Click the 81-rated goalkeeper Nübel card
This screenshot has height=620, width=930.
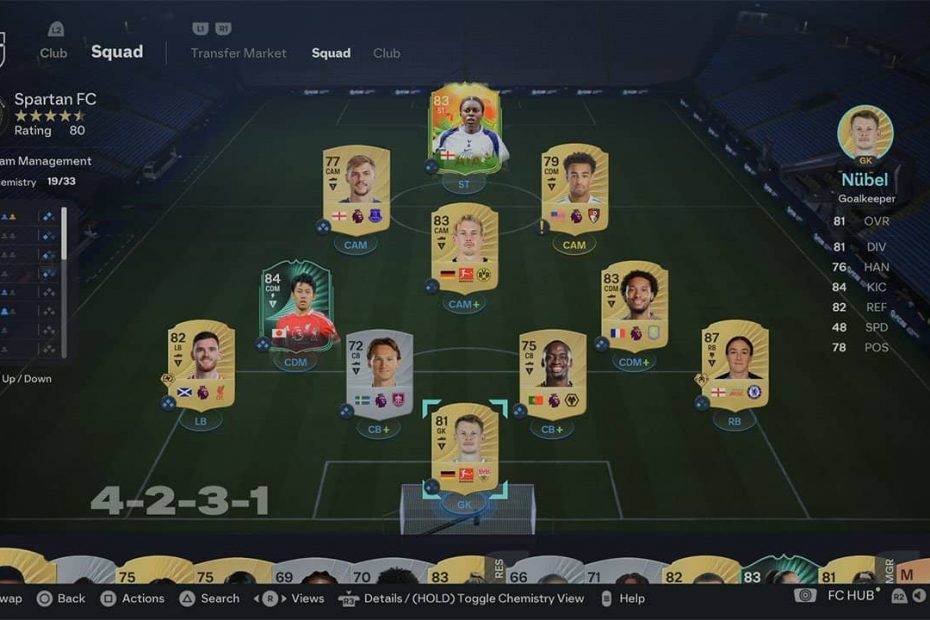(464, 448)
